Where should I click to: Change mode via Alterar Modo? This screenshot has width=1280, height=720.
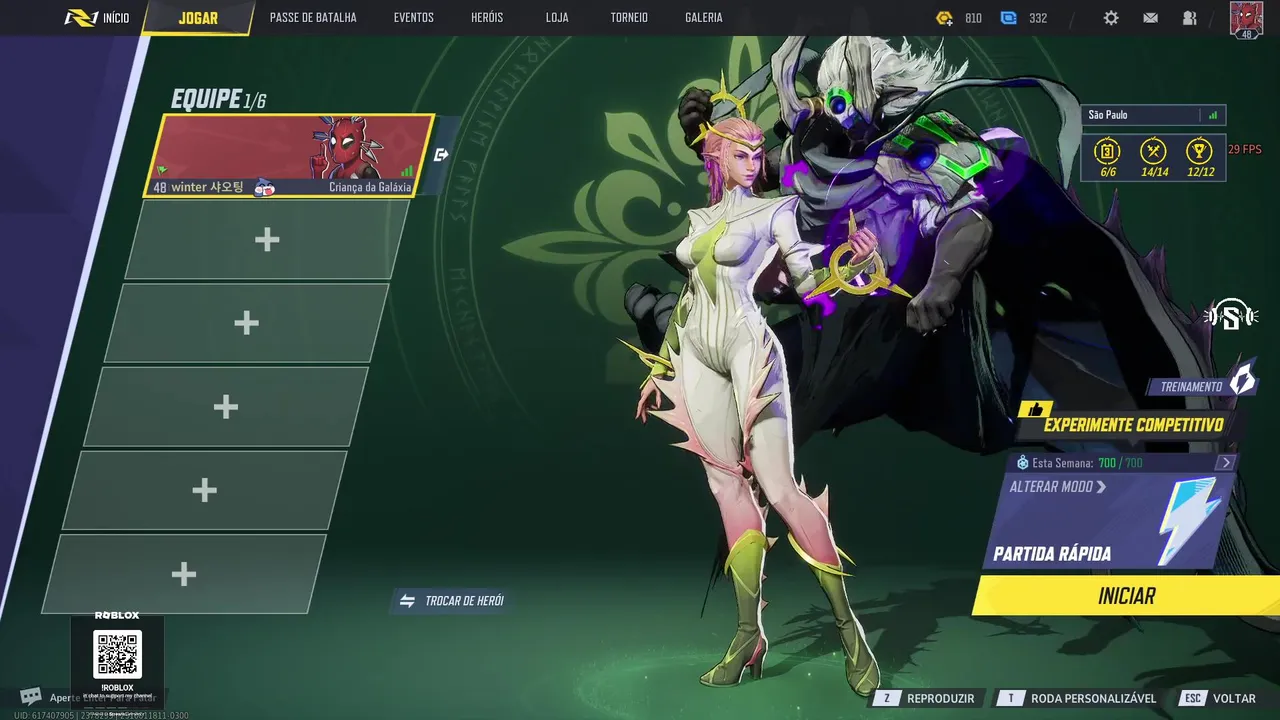[1058, 487]
